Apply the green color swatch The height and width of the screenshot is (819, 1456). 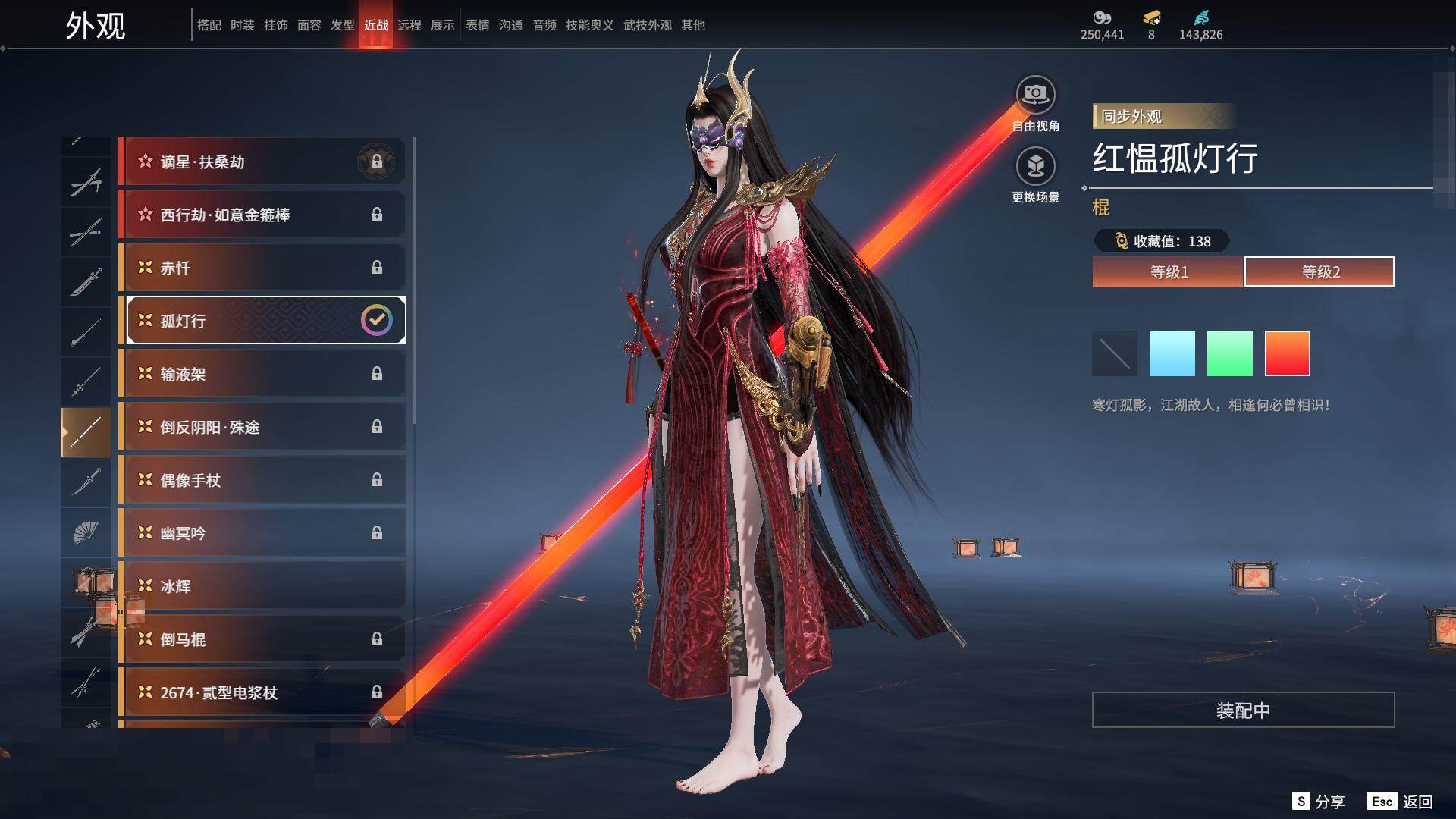[1229, 353]
